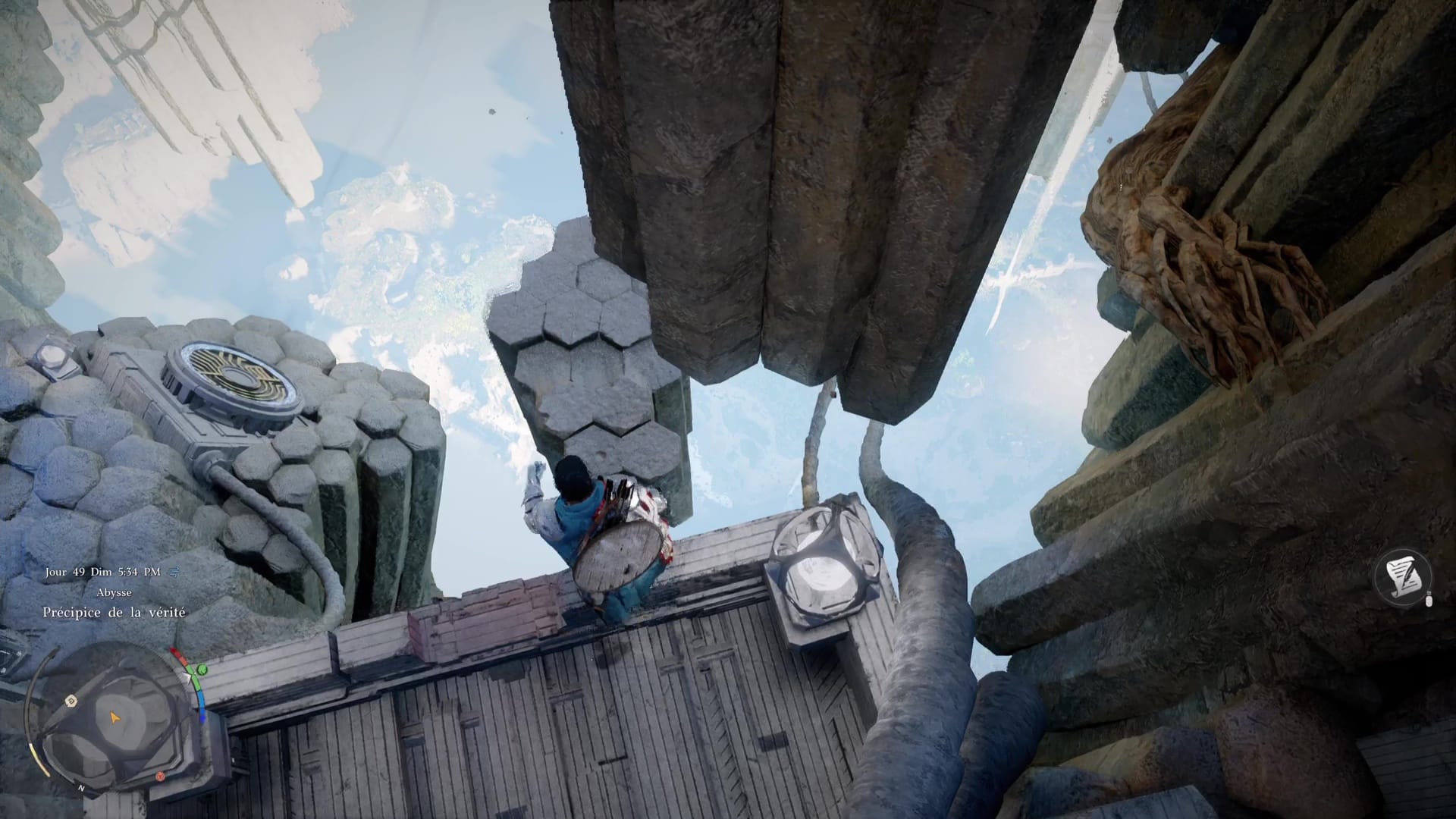The image size is (1456, 819).
Task: Select the white spiral marker on the minimap
Action: [x=70, y=700]
